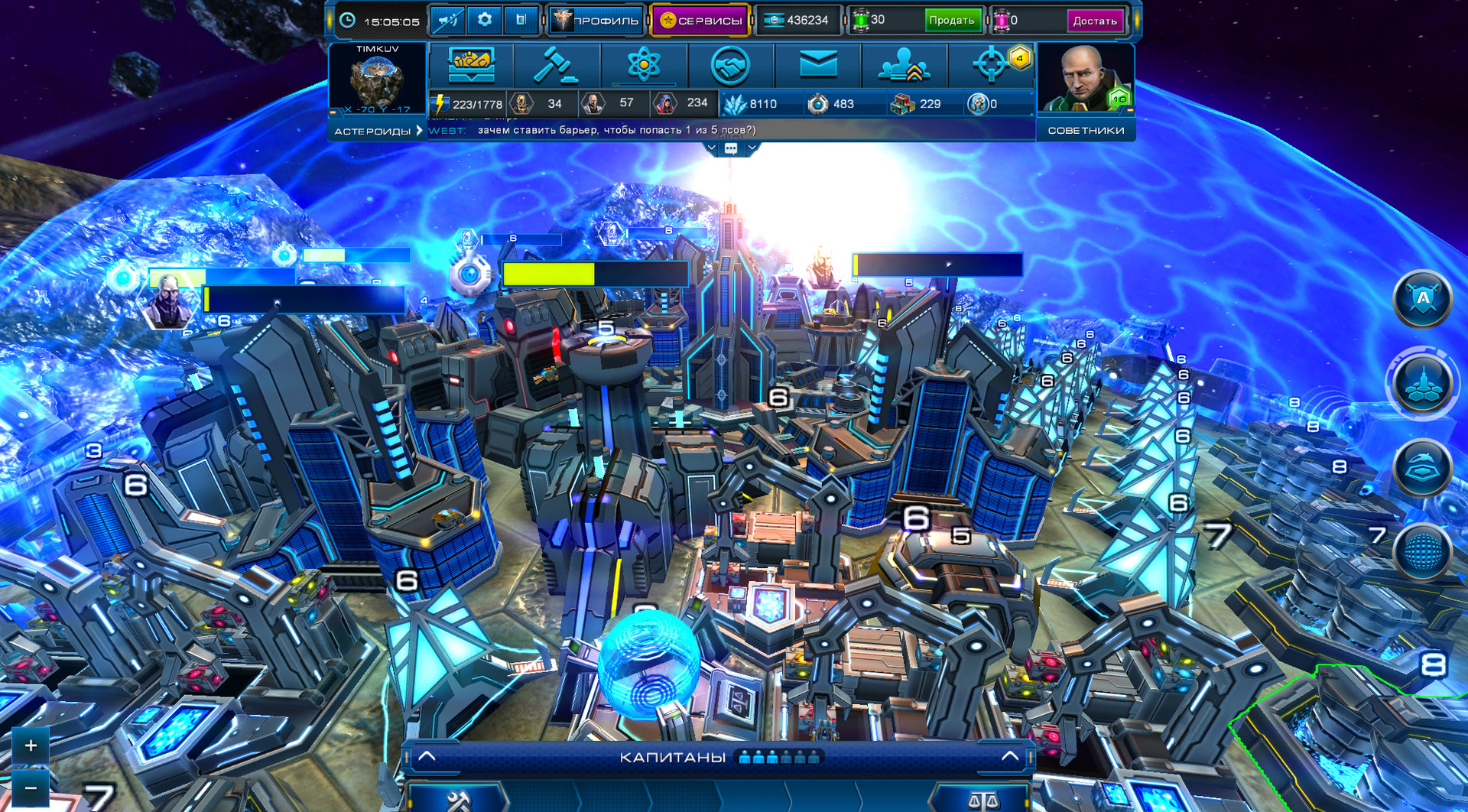Screen dimensions: 1468x812
Task: Open the СЕРВИСЫ menu
Action: pyautogui.click(x=701, y=20)
